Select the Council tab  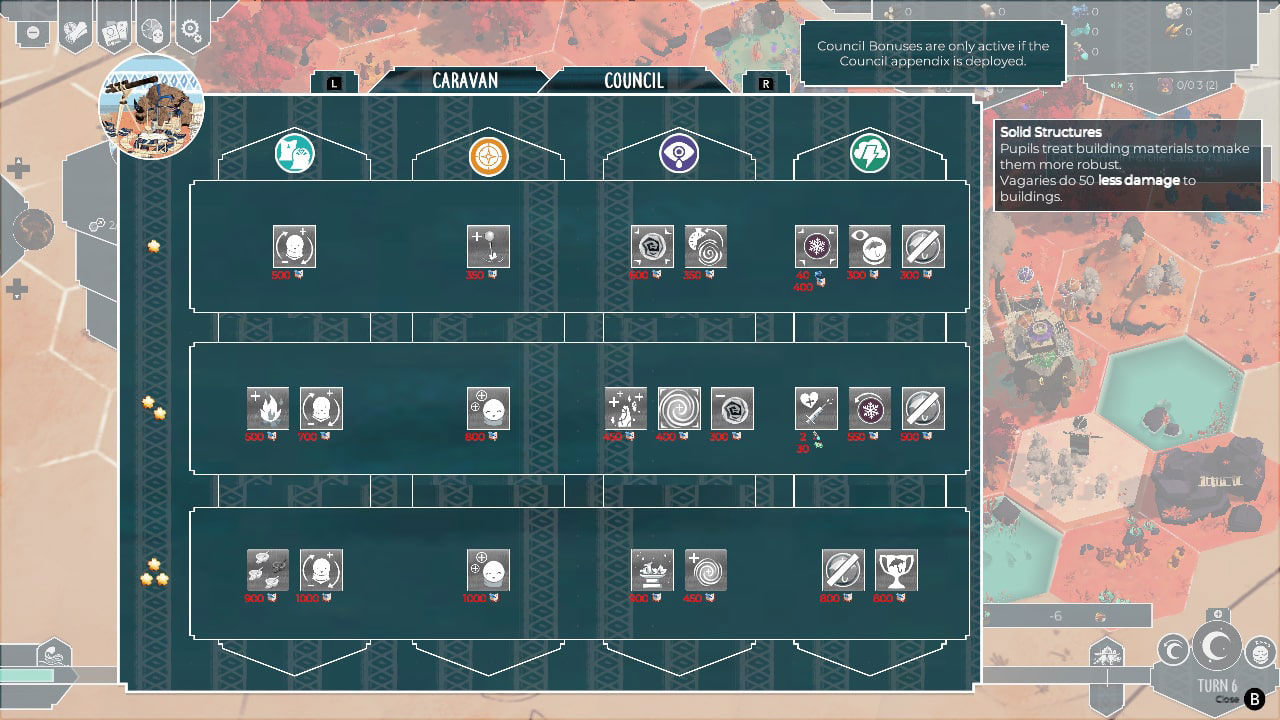(633, 80)
